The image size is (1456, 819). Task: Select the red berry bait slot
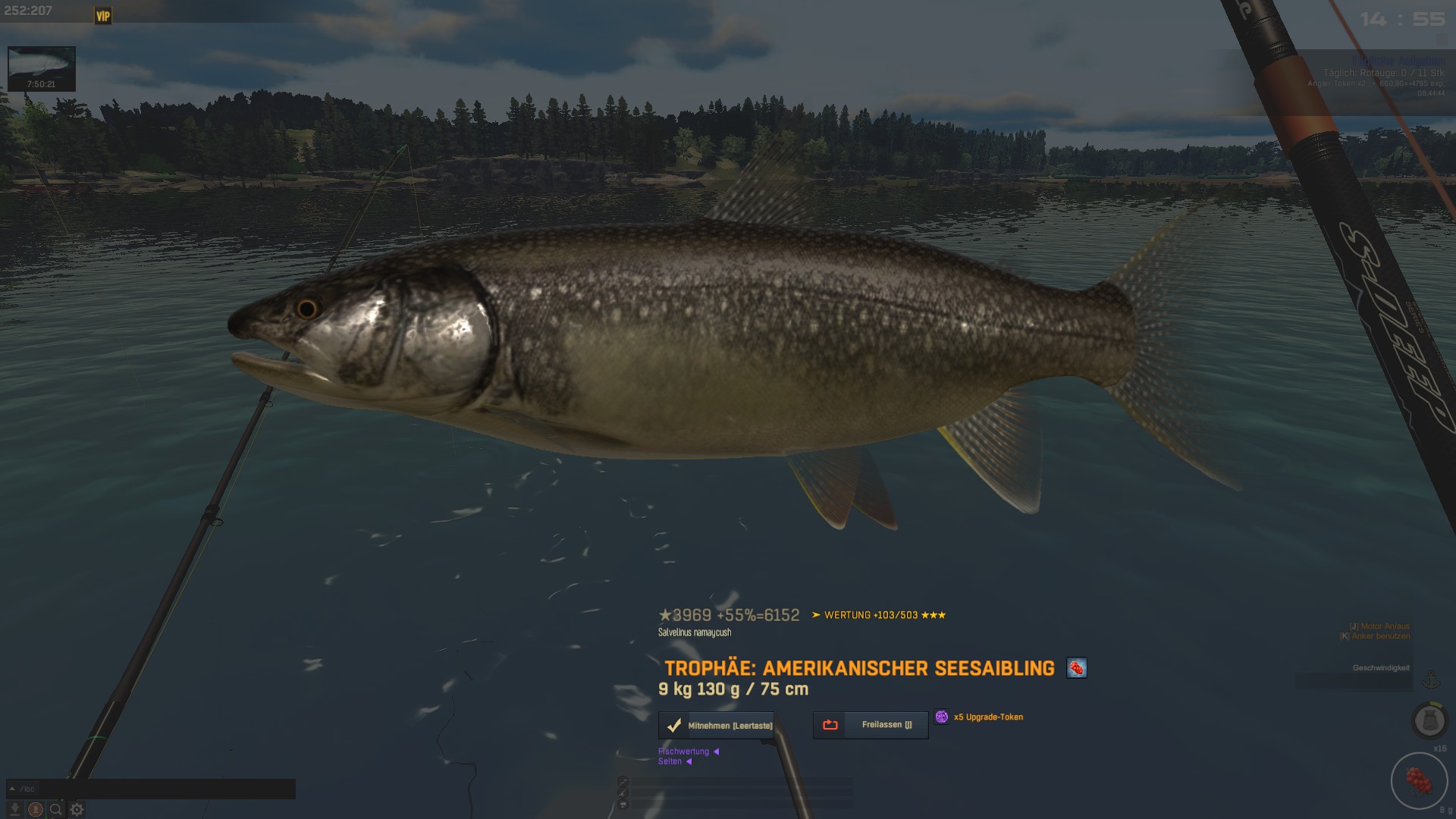(1419, 780)
